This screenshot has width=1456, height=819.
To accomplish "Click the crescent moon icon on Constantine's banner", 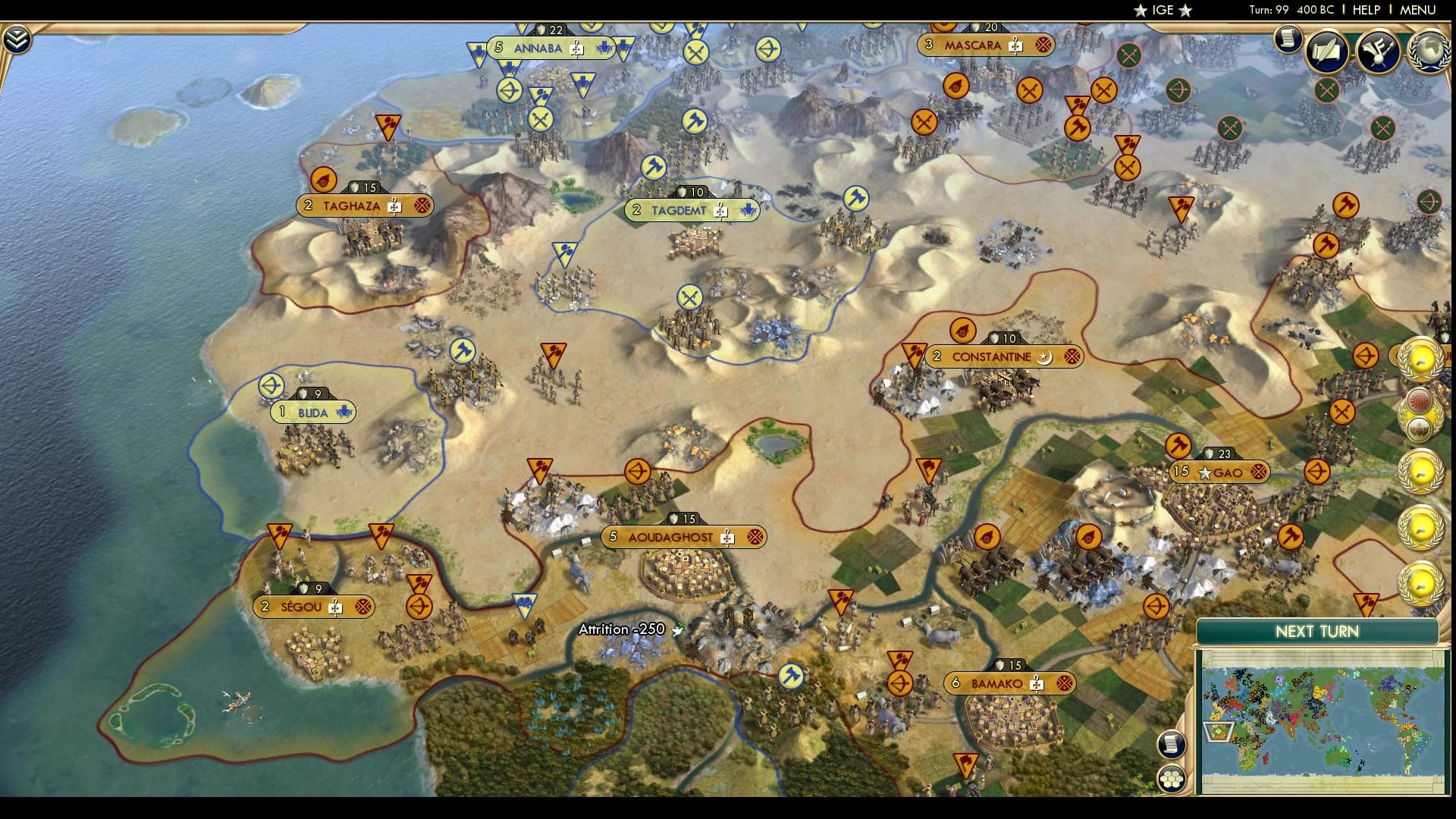I will pyautogui.click(x=1044, y=356).
